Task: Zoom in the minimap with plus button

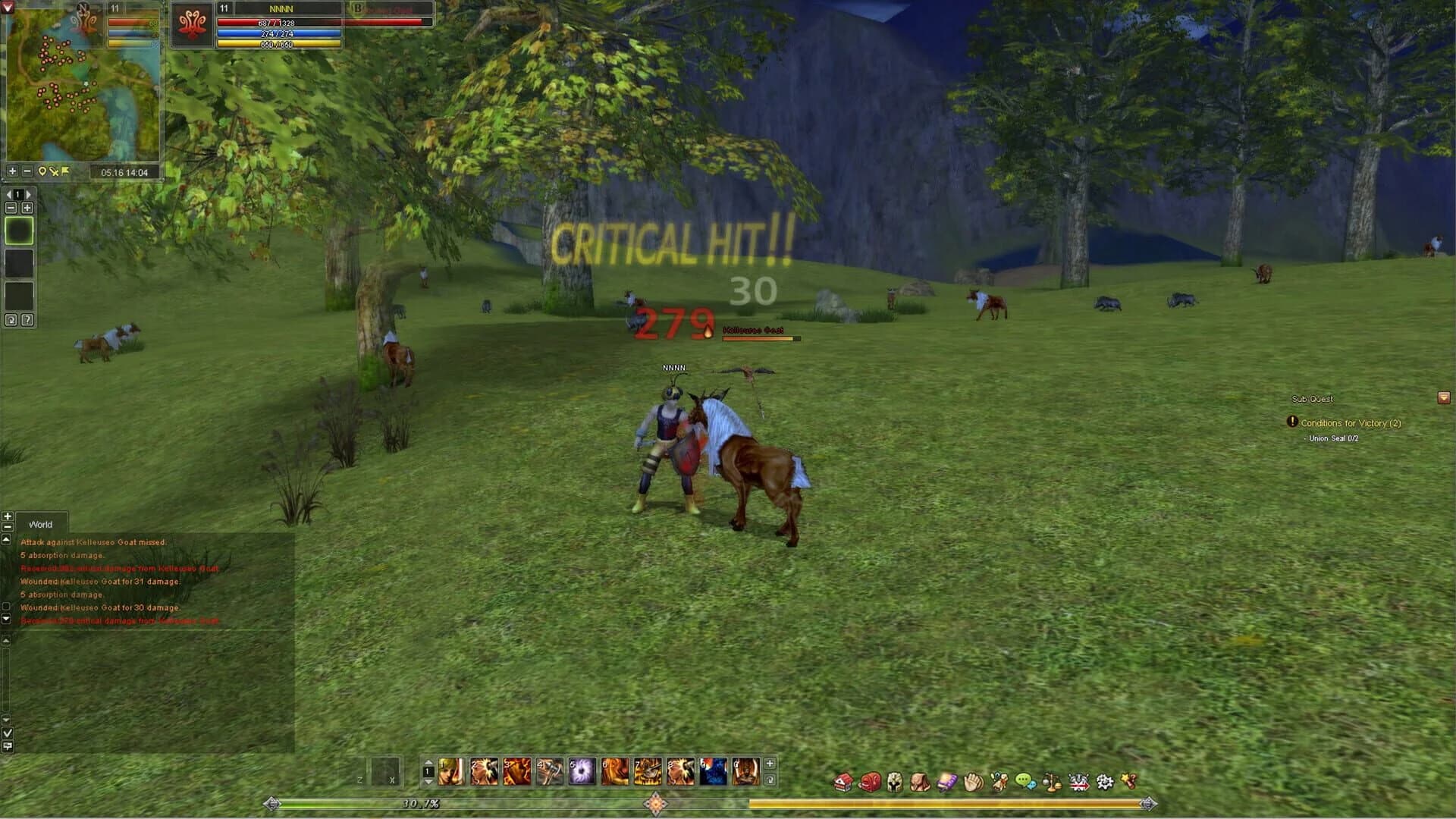Action: (x=11, y=170)
